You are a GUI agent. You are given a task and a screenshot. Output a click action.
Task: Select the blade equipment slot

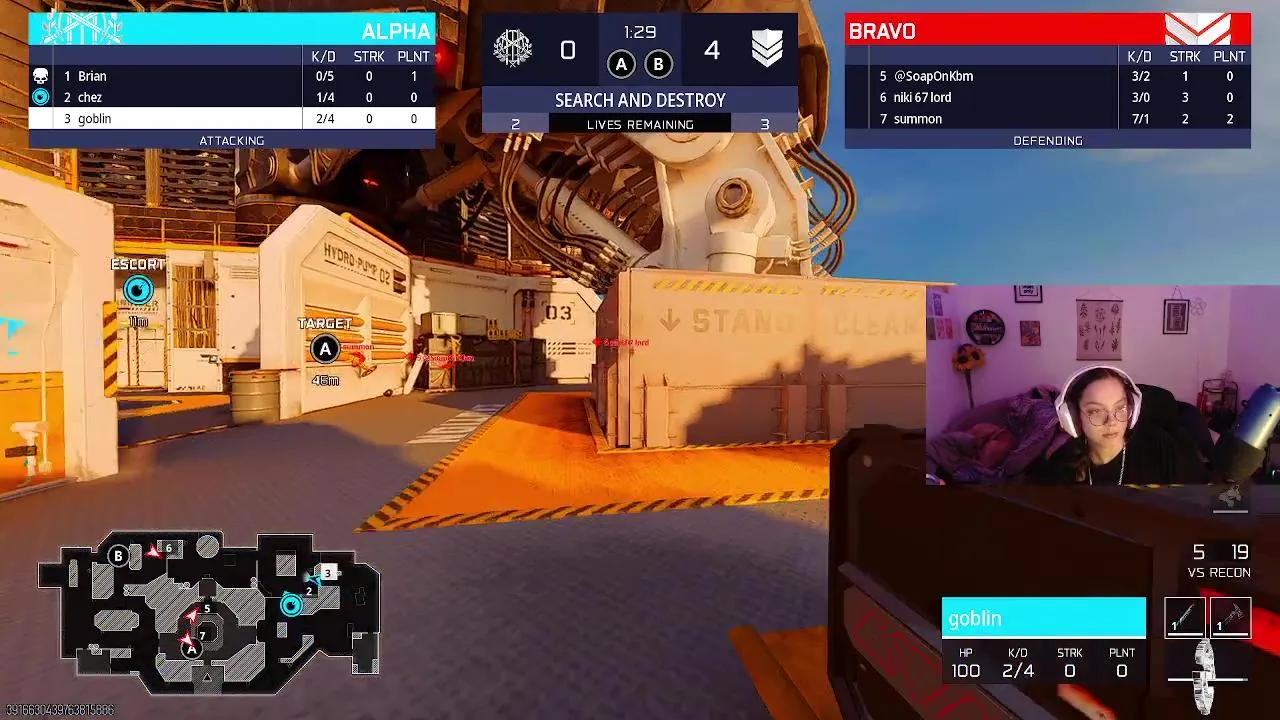pos(1185,617)
